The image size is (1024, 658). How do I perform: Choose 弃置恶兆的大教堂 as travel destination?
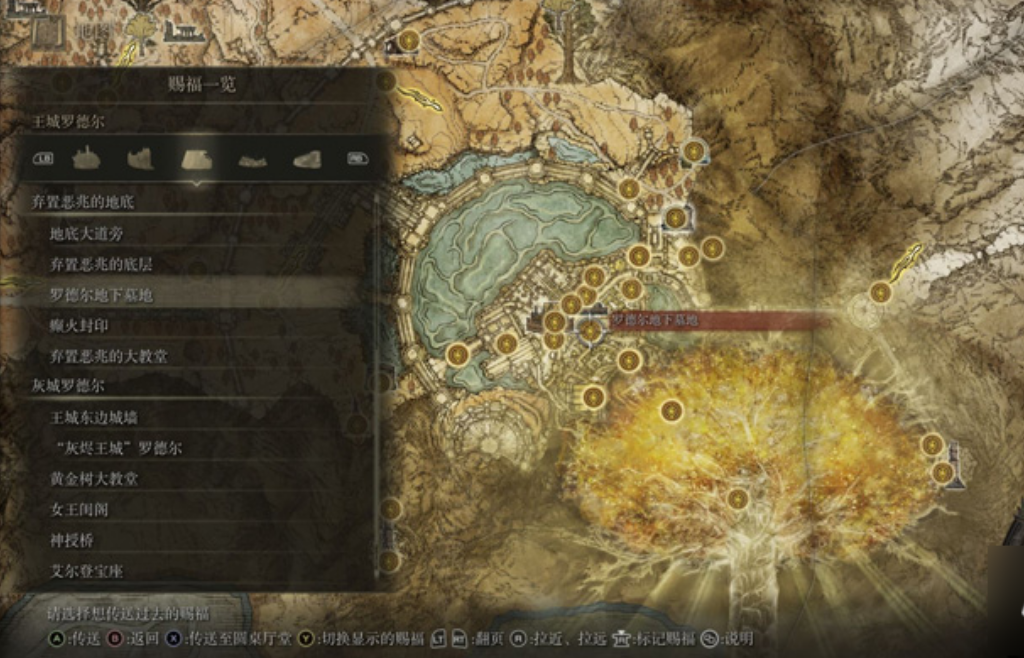[108, 355]
